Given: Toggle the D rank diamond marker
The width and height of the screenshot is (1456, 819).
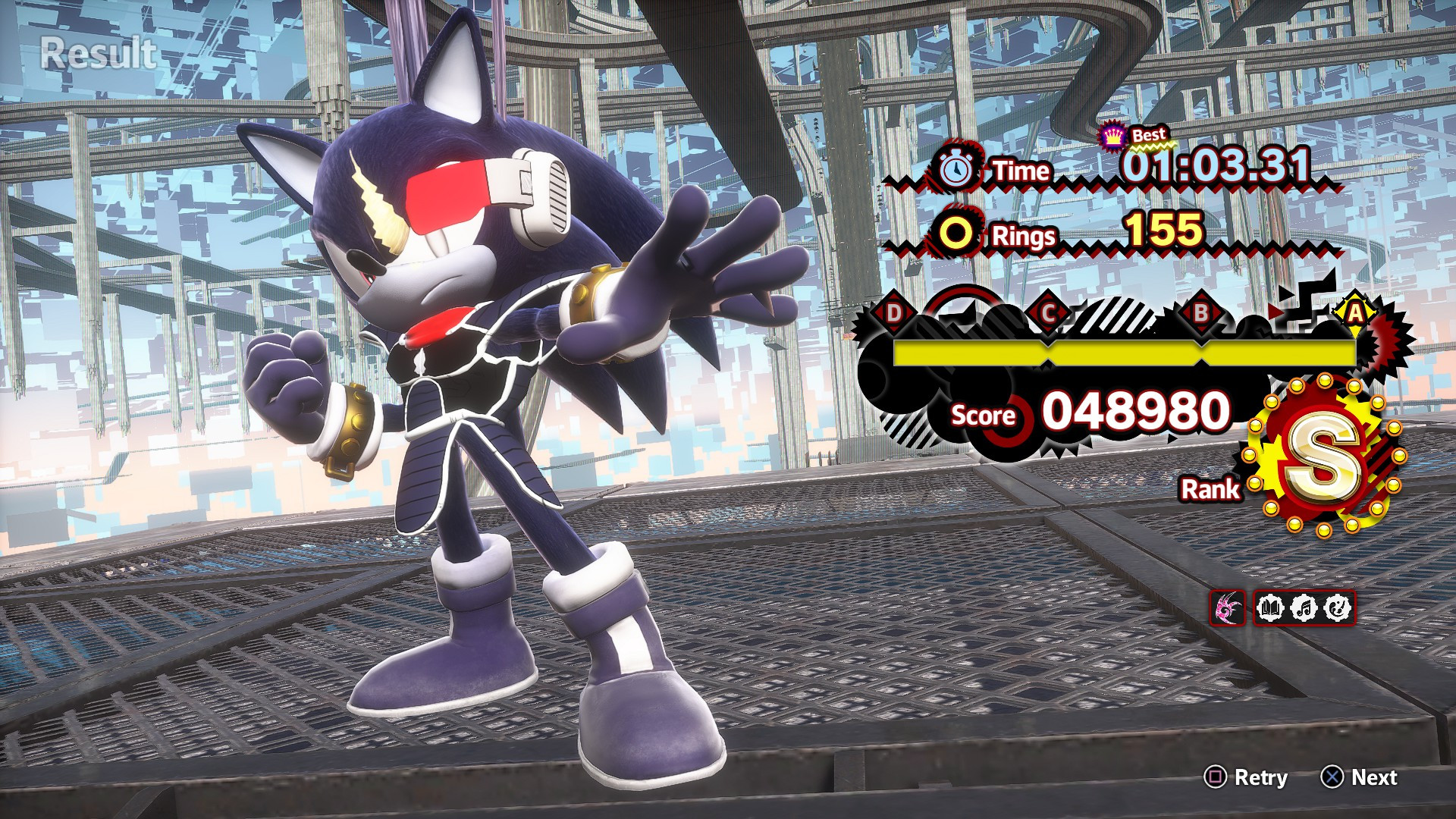Looking at the screenshot, I should pos(893,314).
